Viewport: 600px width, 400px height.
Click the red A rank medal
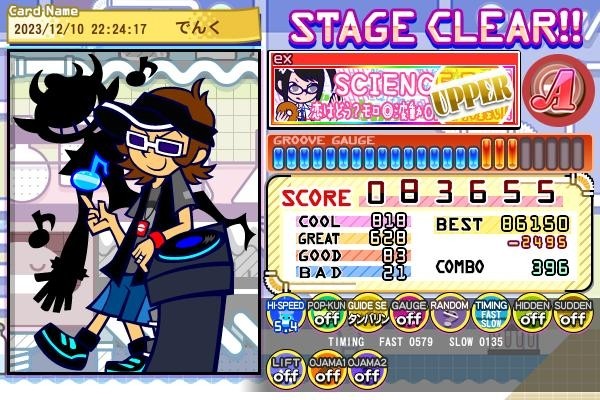coord(552,92)
